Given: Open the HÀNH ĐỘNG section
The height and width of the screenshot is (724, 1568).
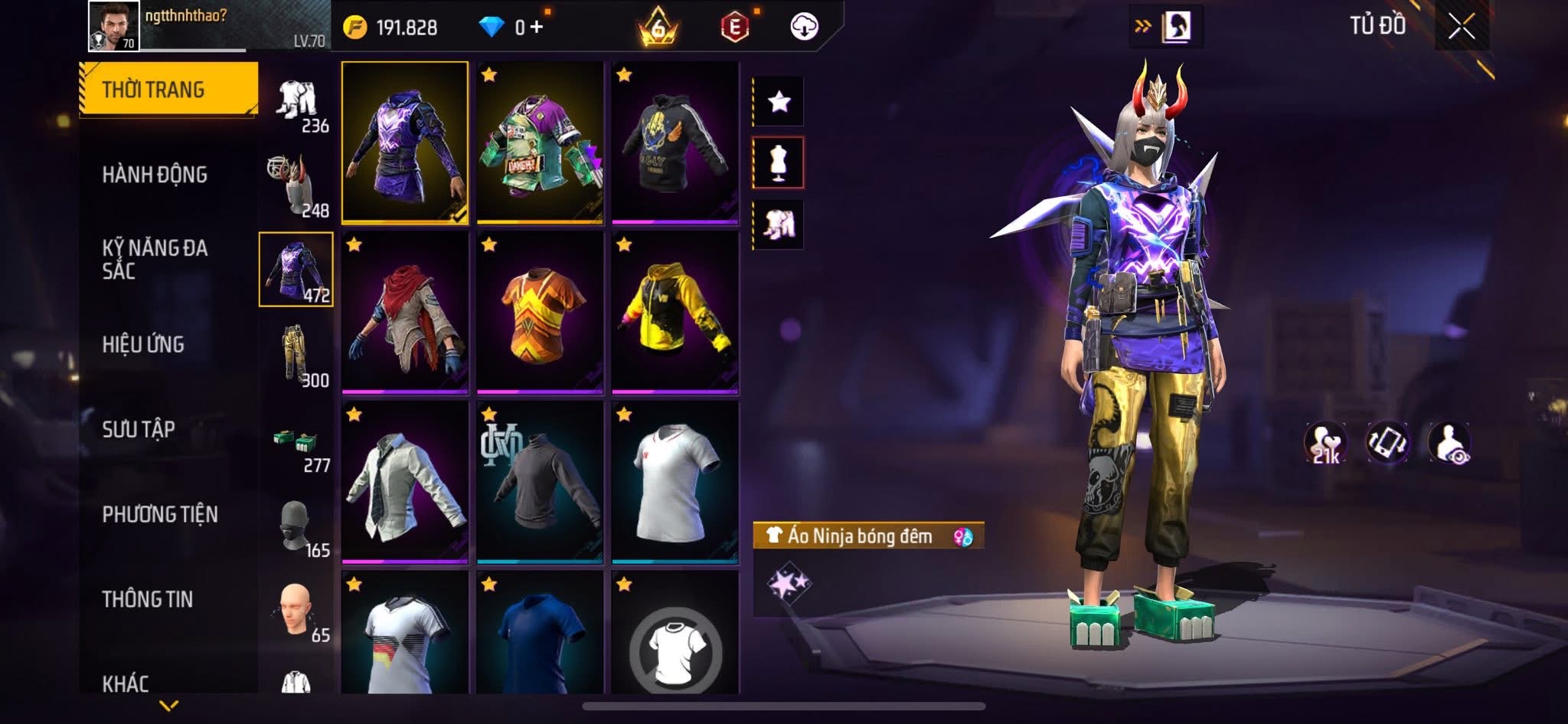Looking at the screenshot, I should coord(155,175).
